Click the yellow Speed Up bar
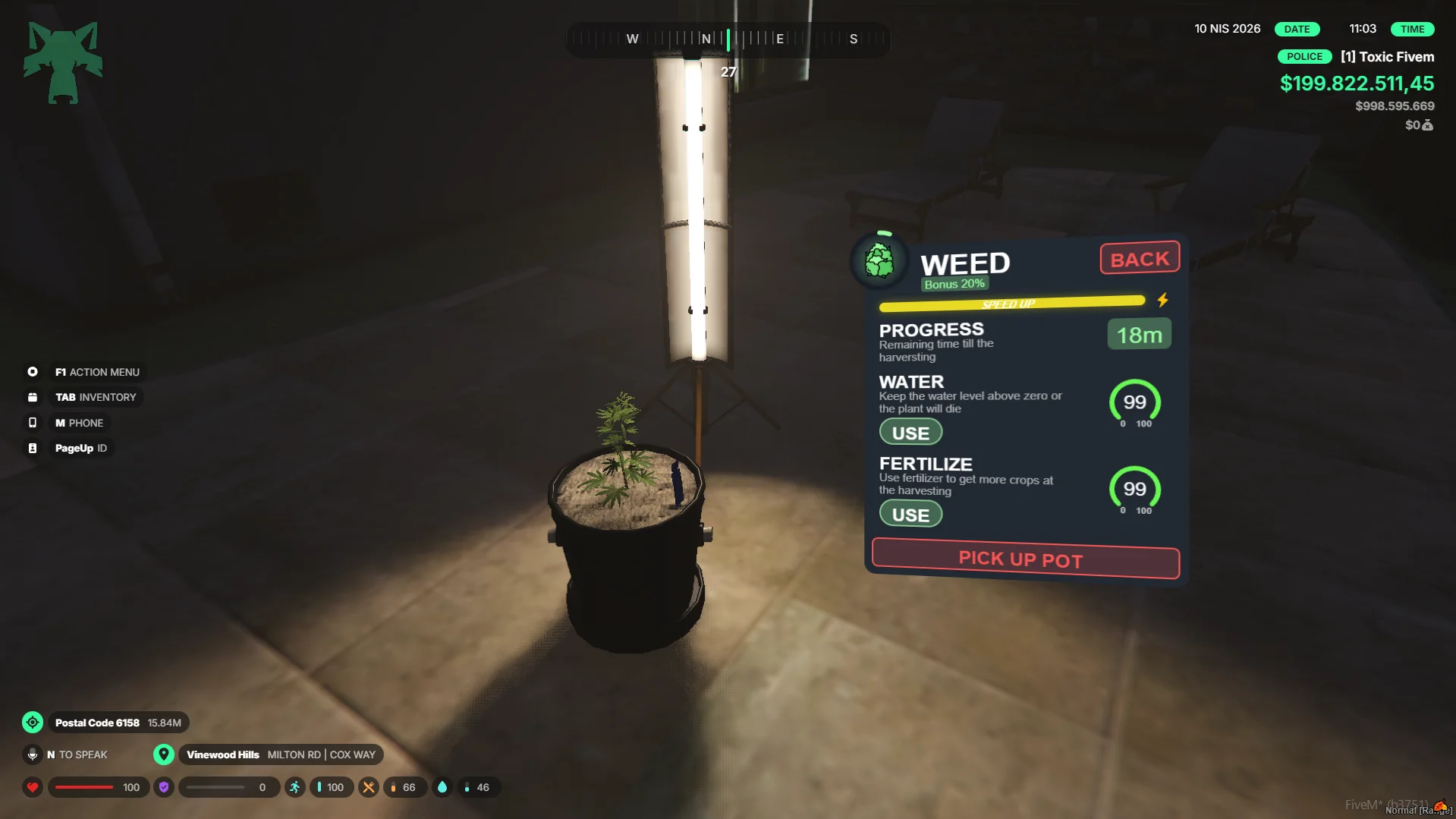1456x819 pixels. click(x=1011, y=304)
